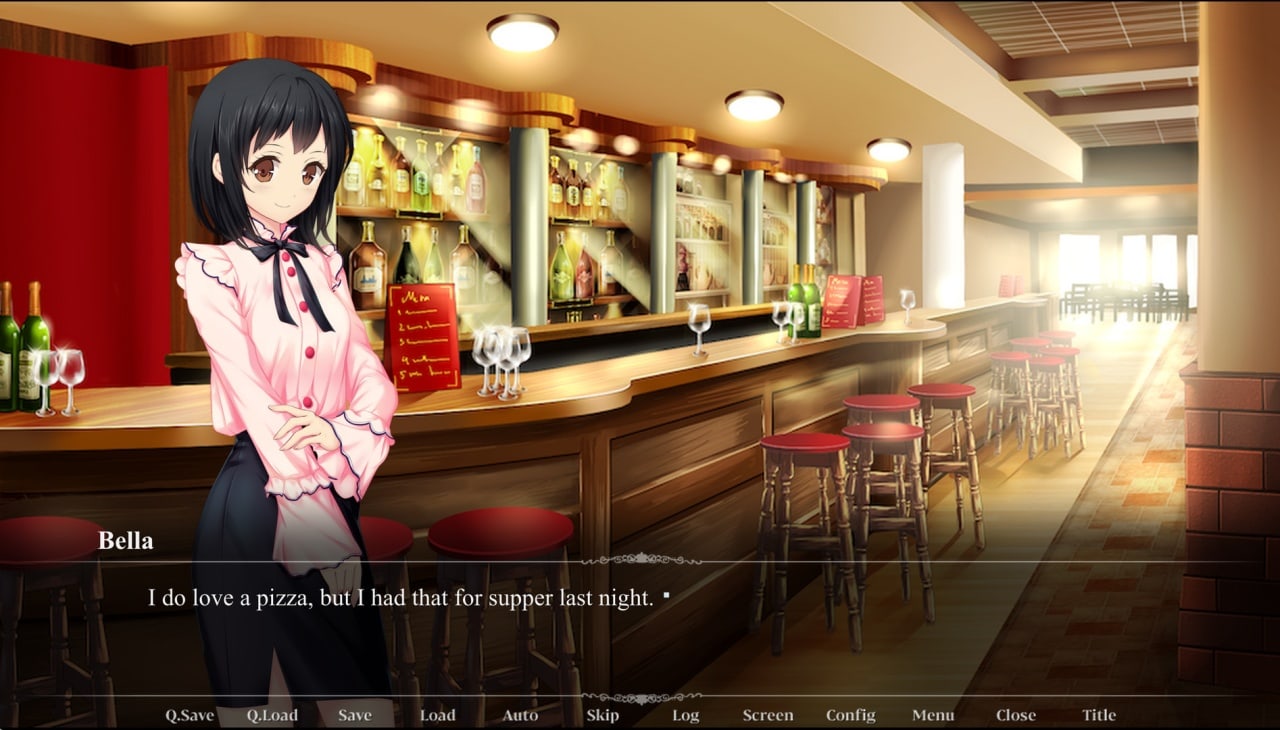Screen dimensions: 1280x730
Task: Return to the Title screen
Action: [1099, 715]
